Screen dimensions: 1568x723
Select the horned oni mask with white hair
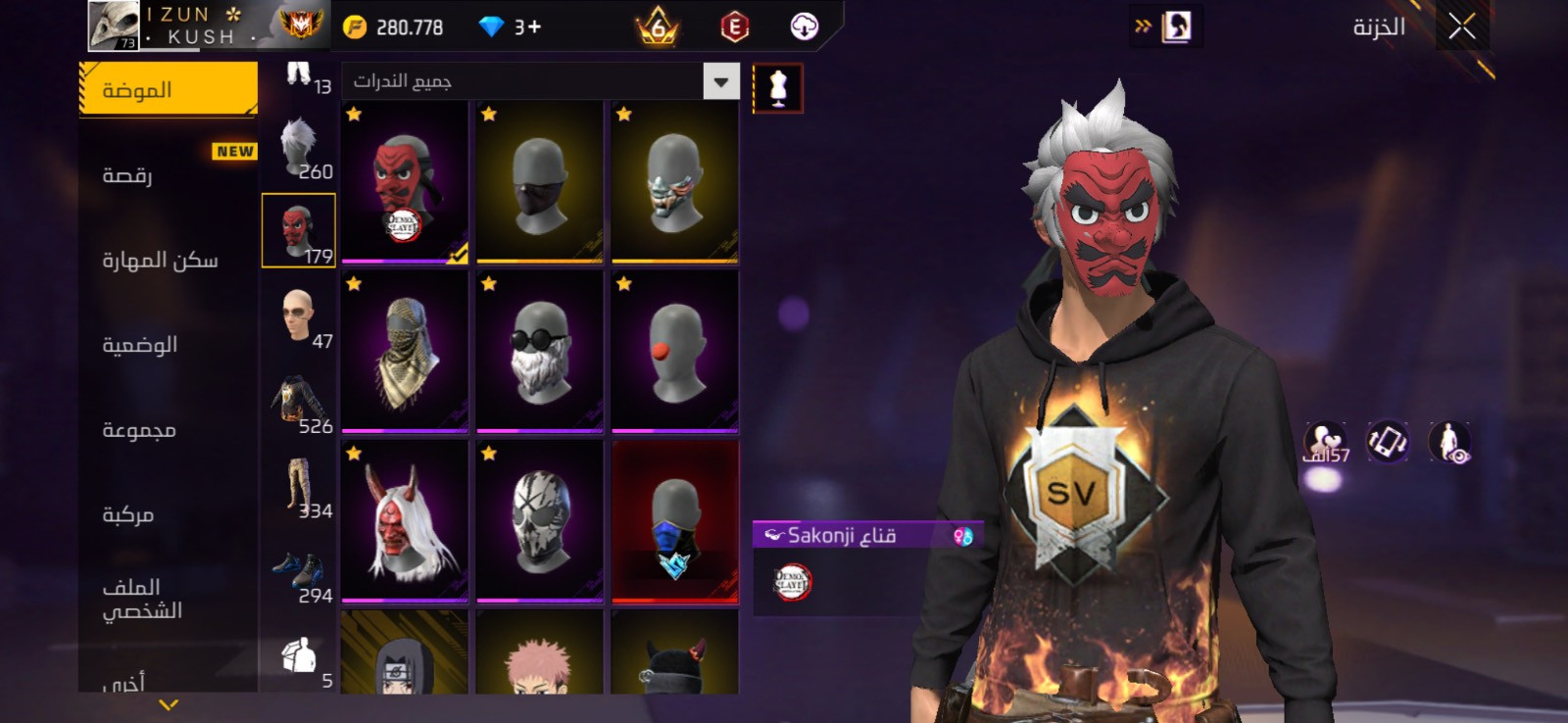click(x=405, y=521)
